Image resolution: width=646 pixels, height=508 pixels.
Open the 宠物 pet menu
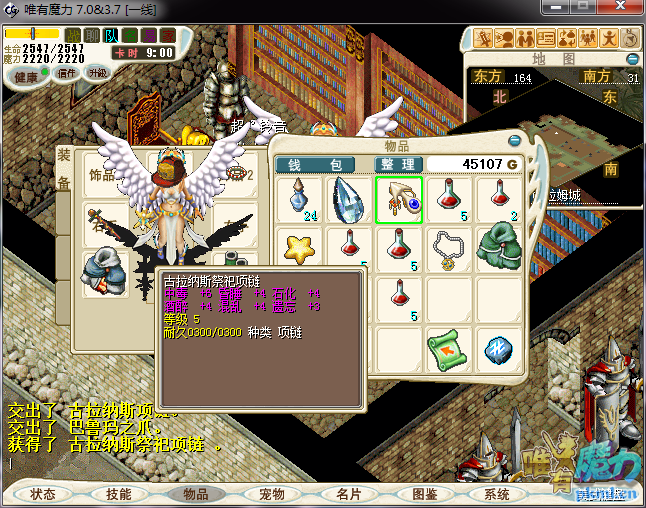(x=272, y=494)
